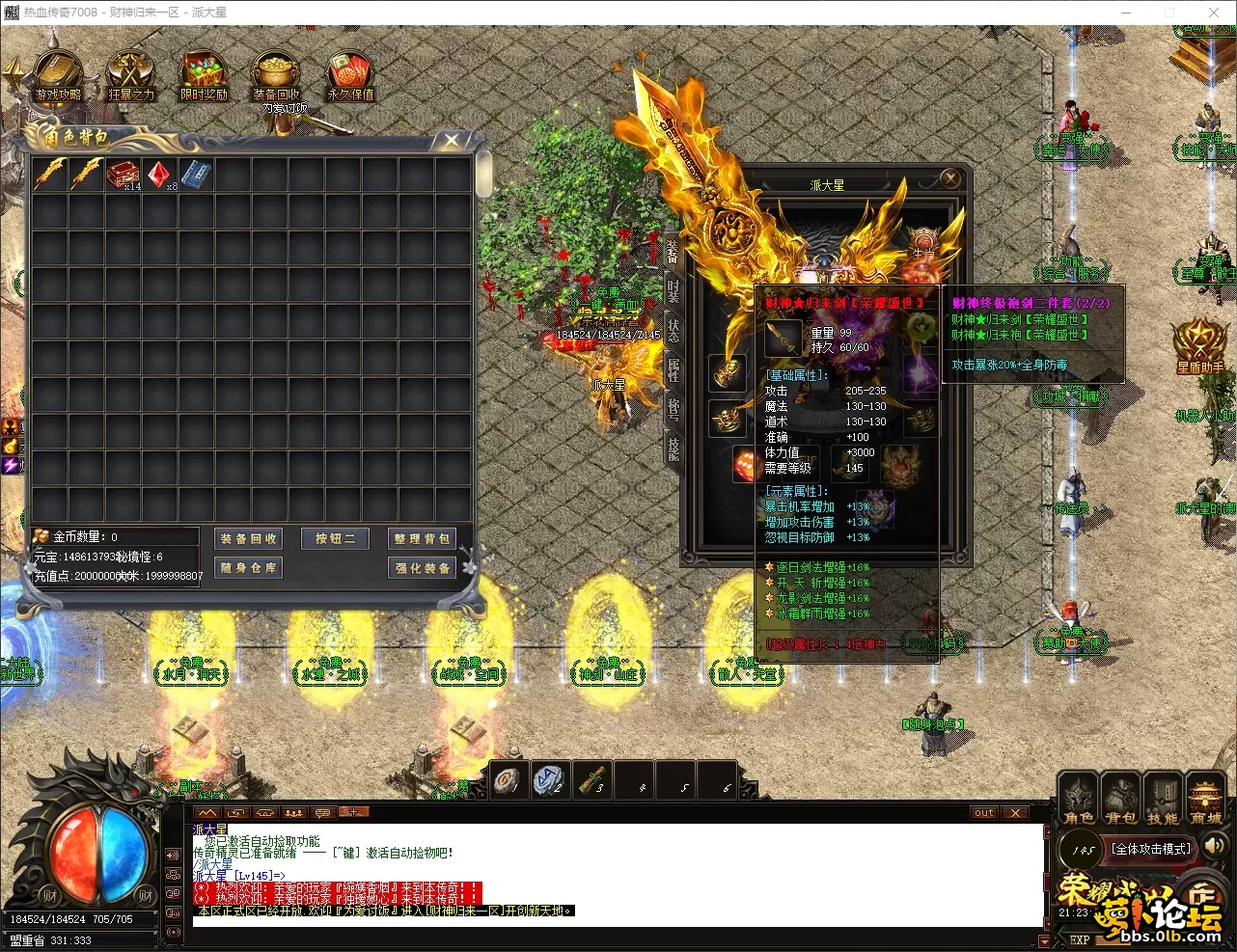Click the 整理背包 sort bag button
This screenshot has height=952, width=1237.
[422, 539]
